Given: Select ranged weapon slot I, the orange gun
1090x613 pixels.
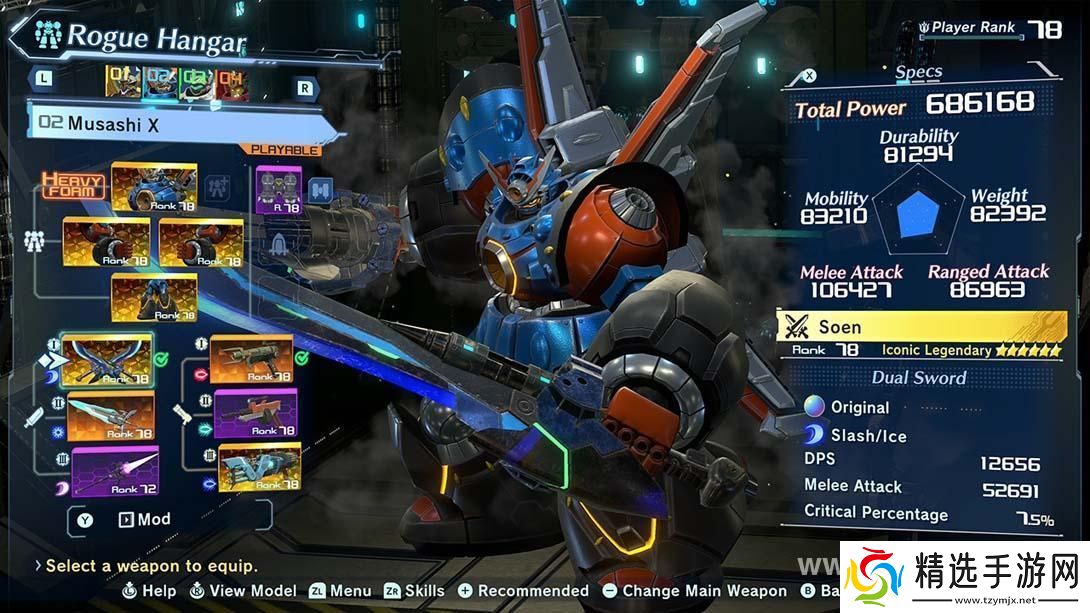Looking at the screenshot, I should coord(251,360).
